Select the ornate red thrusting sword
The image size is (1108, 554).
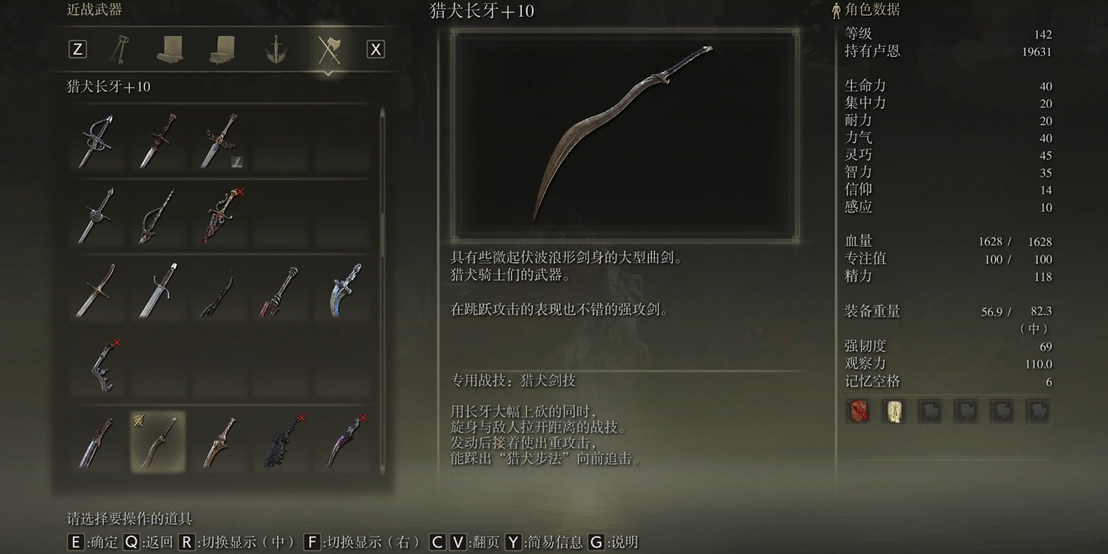coord(219,216)
